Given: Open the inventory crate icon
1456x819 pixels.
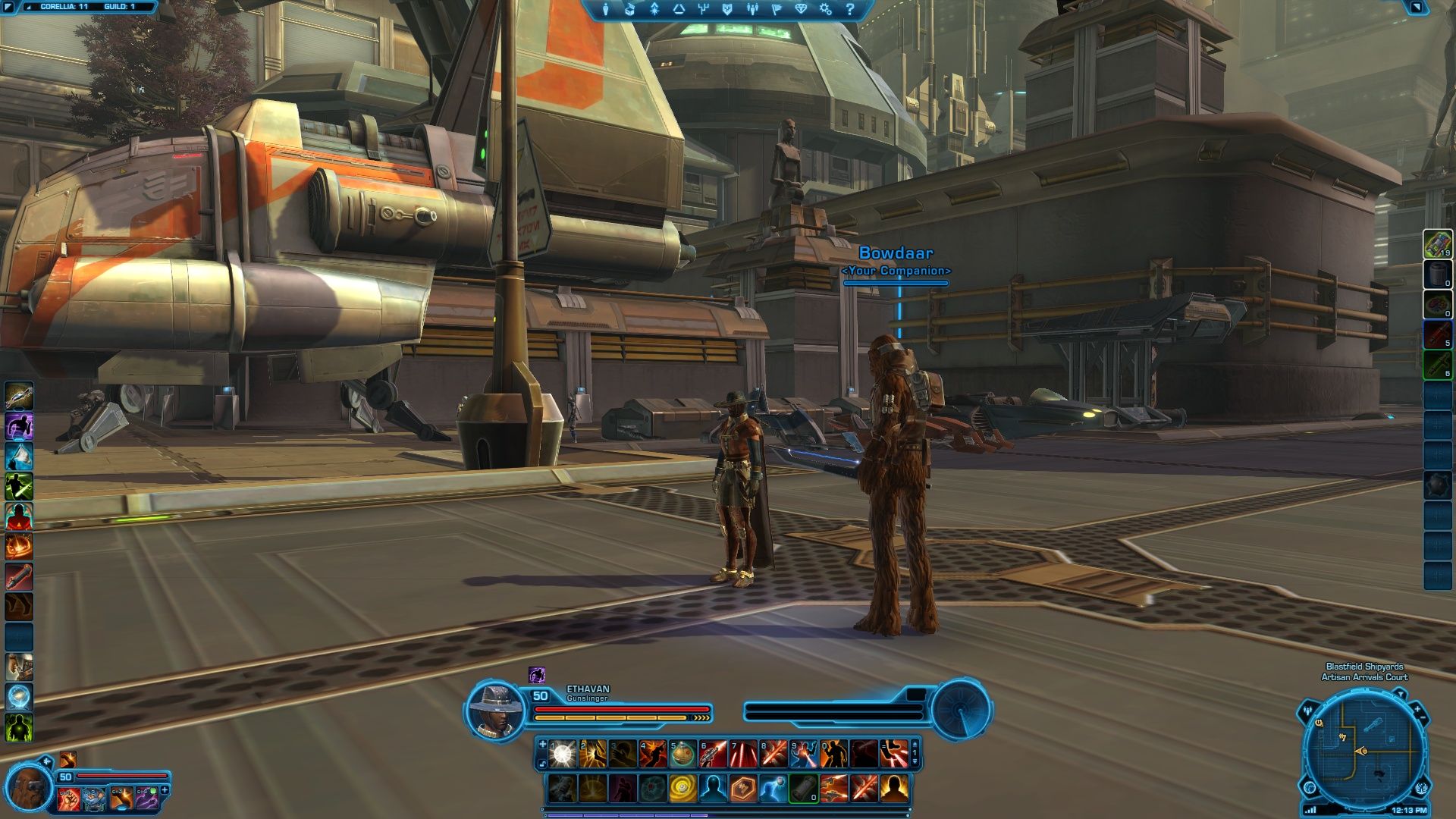Looking at the screenshot, I should tap(629, 9).
